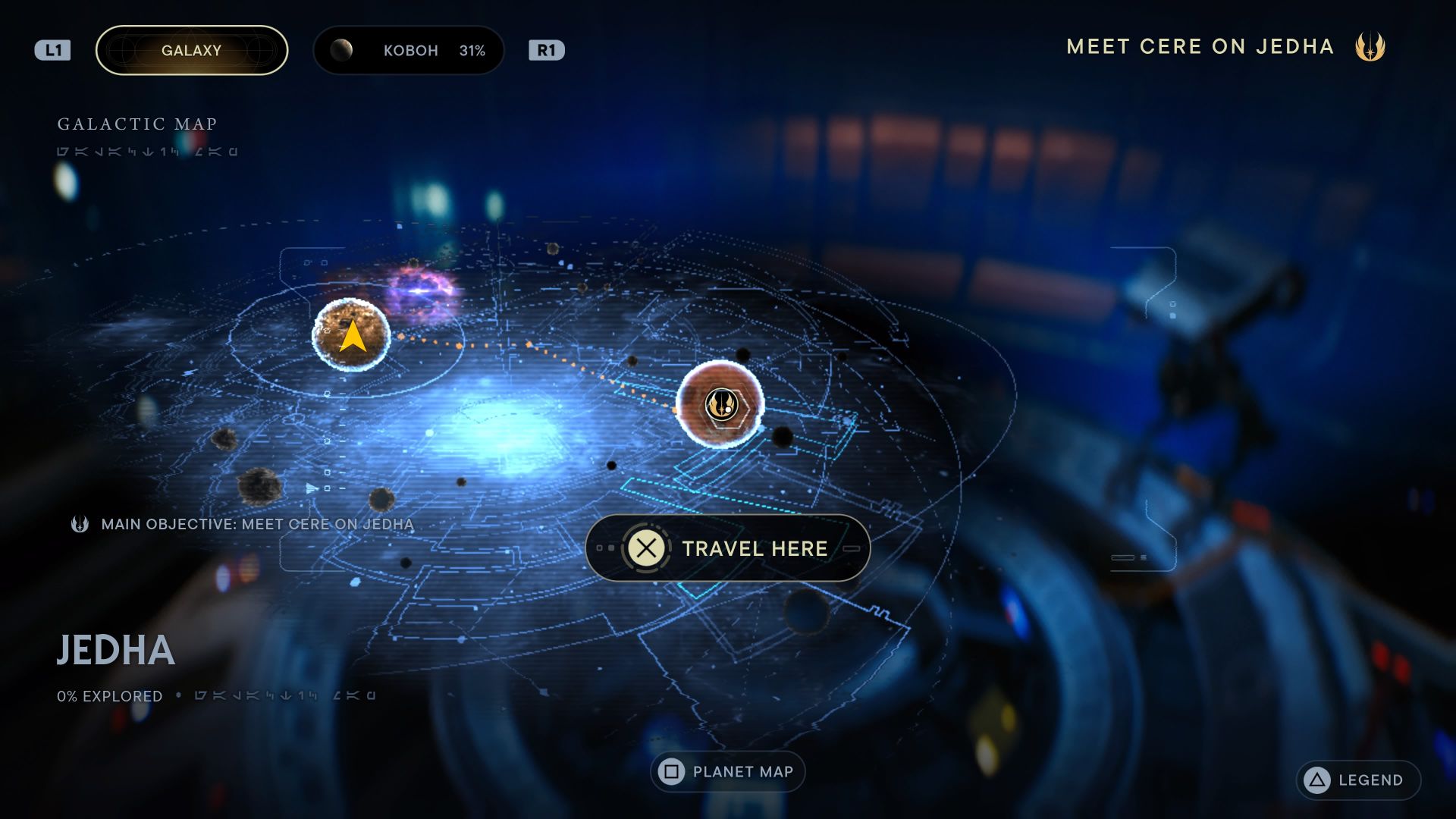Click the Travel Here button
The image size is (1456, 819).
click(x=726, y=549)
